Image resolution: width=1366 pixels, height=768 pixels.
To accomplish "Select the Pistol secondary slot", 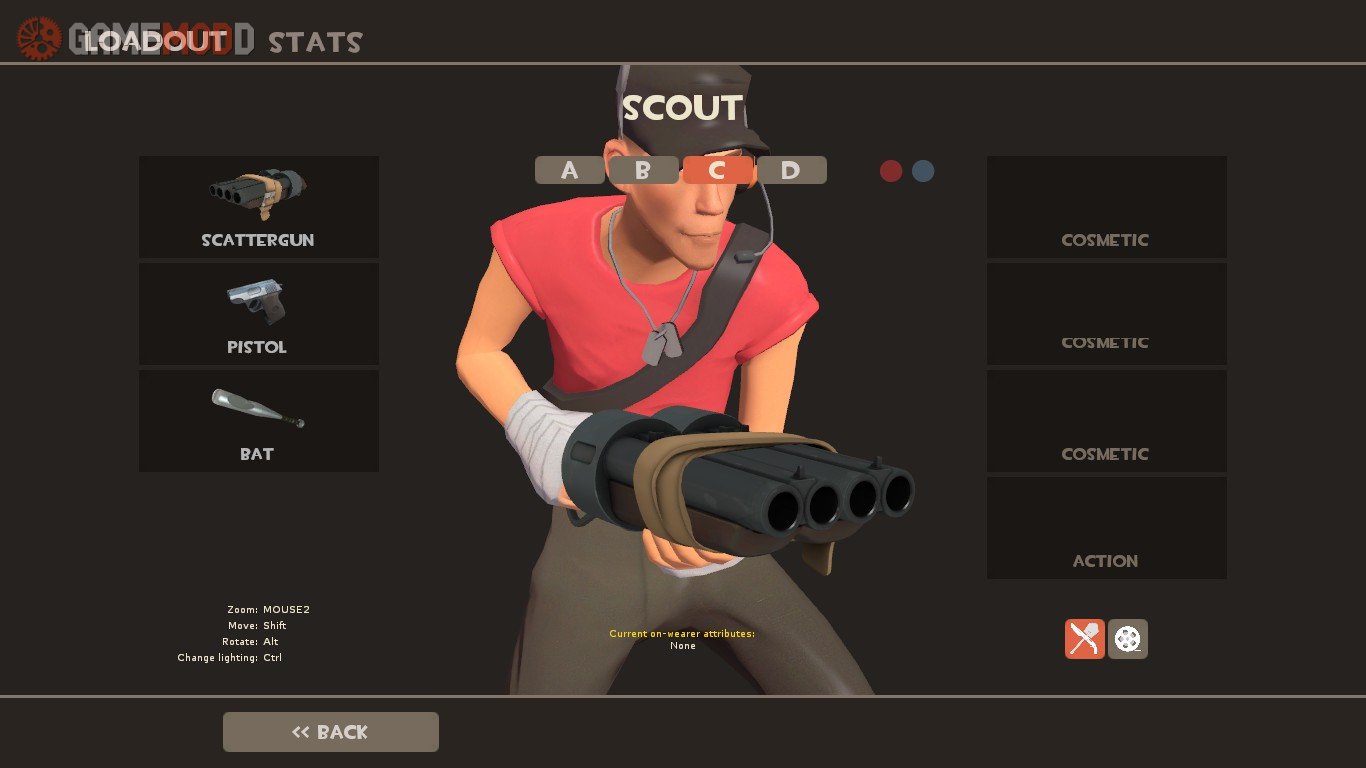I will [x=258, y=314].
